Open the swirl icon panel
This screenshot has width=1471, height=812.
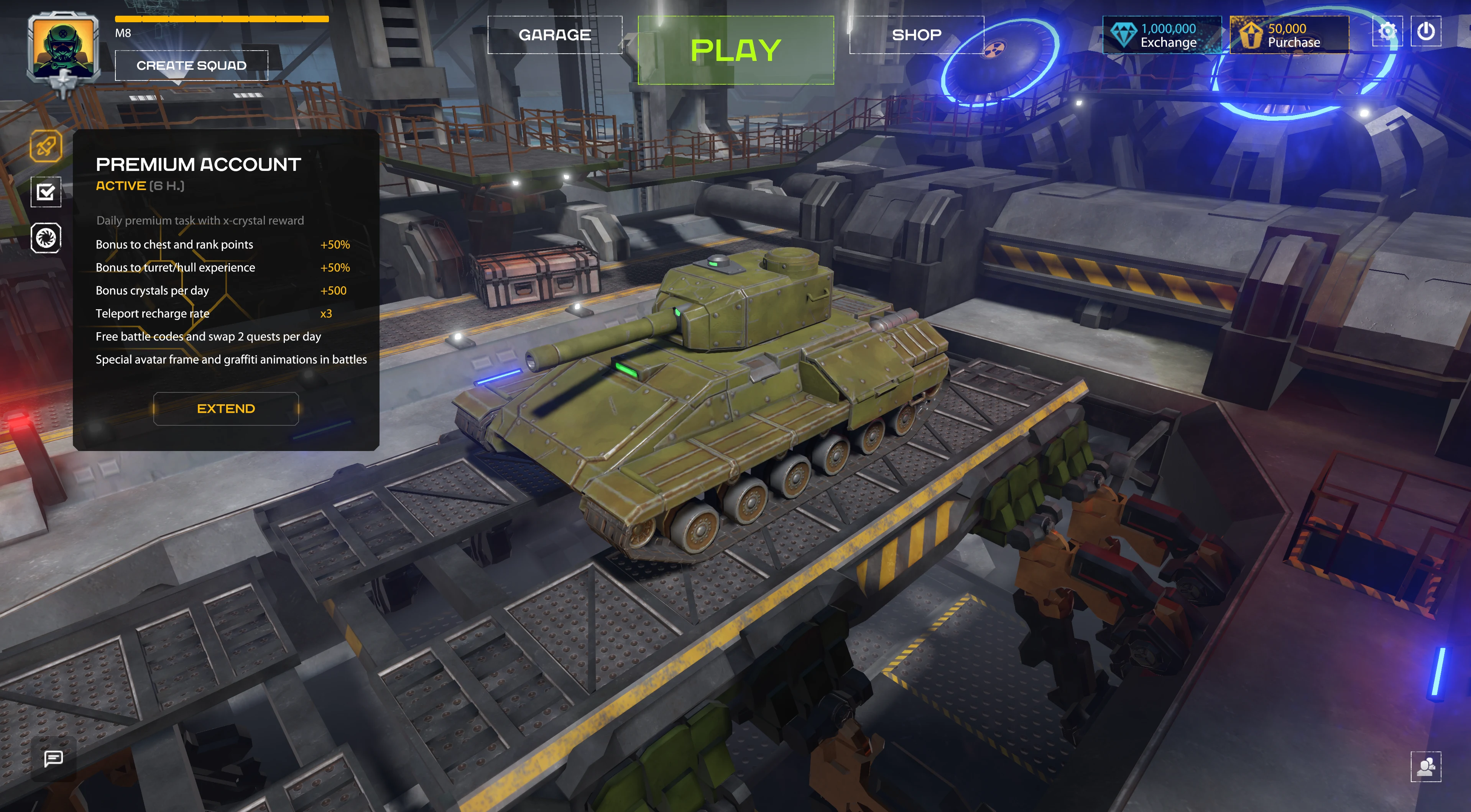pyautogui.click(x=46, y=237)
